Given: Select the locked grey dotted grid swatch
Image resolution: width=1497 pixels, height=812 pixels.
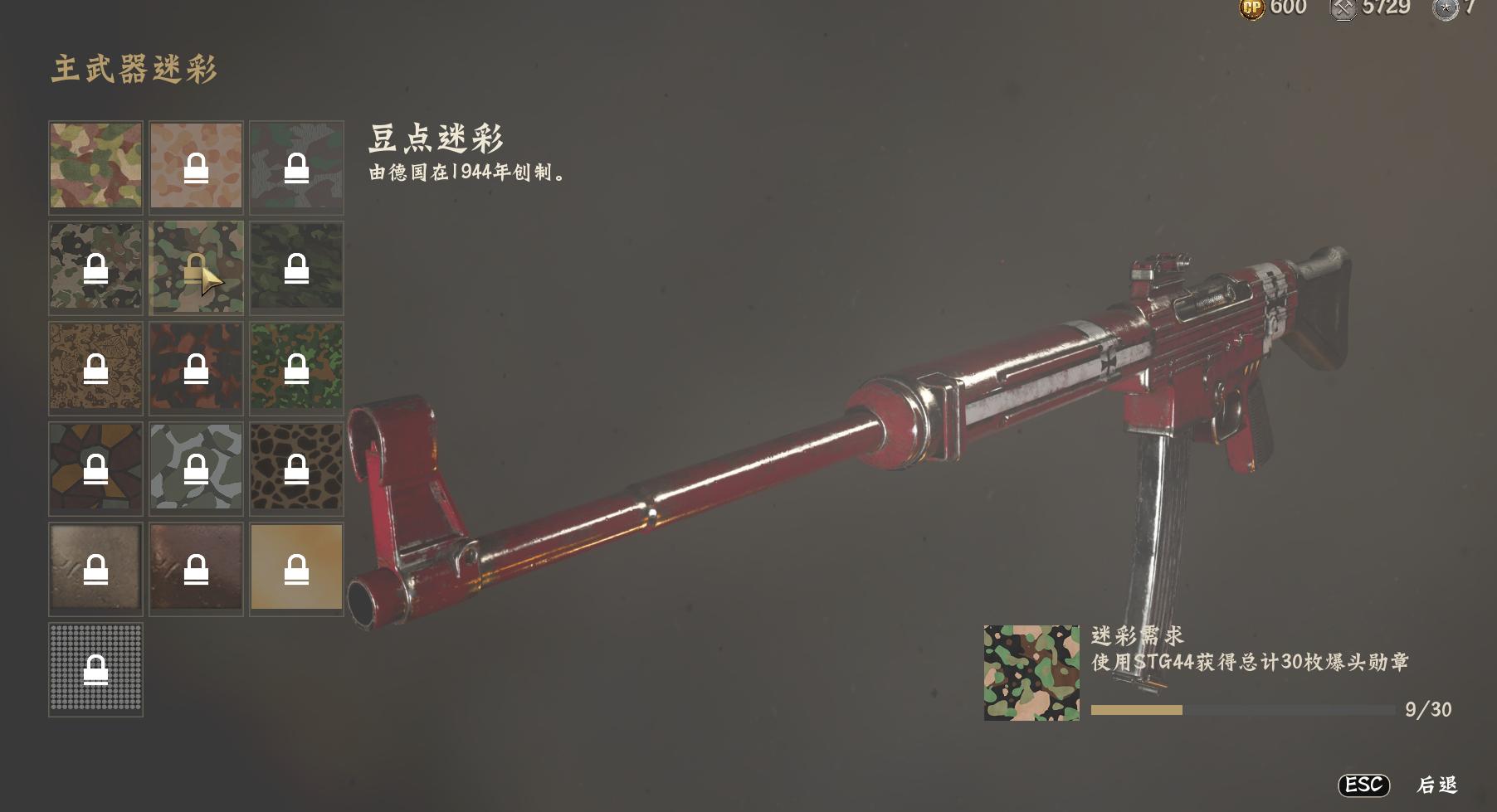Looking at the screenshot, I should coord(95,669).
